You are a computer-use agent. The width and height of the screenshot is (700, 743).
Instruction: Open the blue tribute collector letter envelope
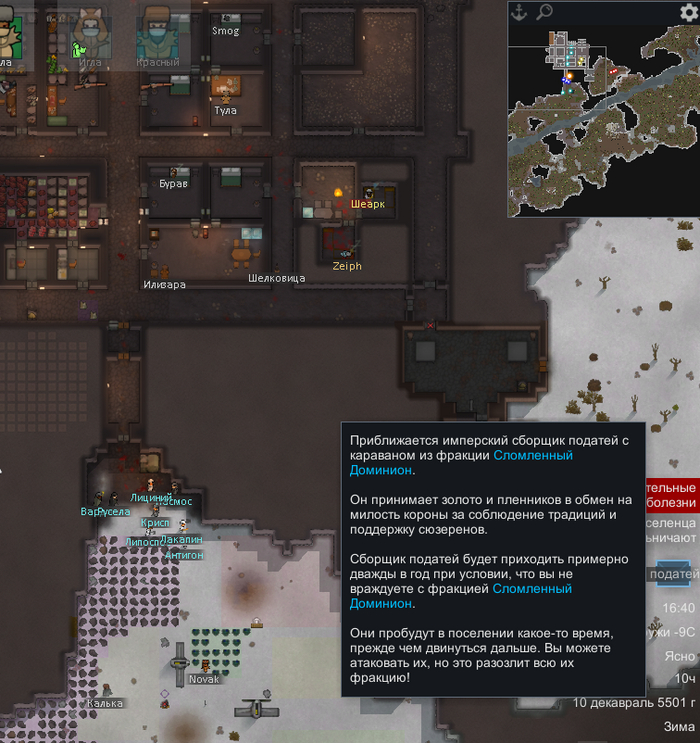coord(672,574)
